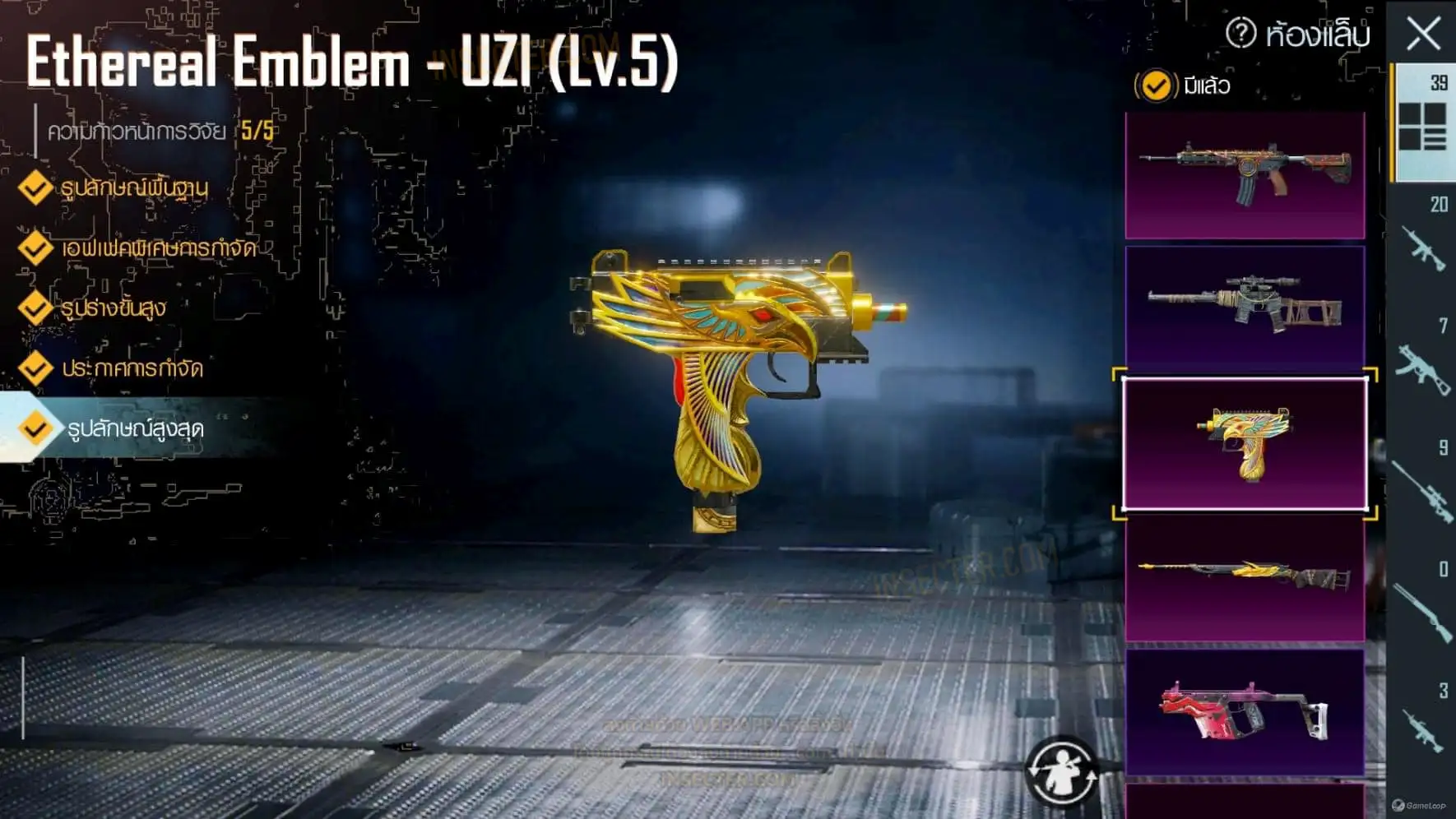
Task: Select the highlighted รูปลักษณ์สูงสุด level
Action: click(x=135, y=428)
